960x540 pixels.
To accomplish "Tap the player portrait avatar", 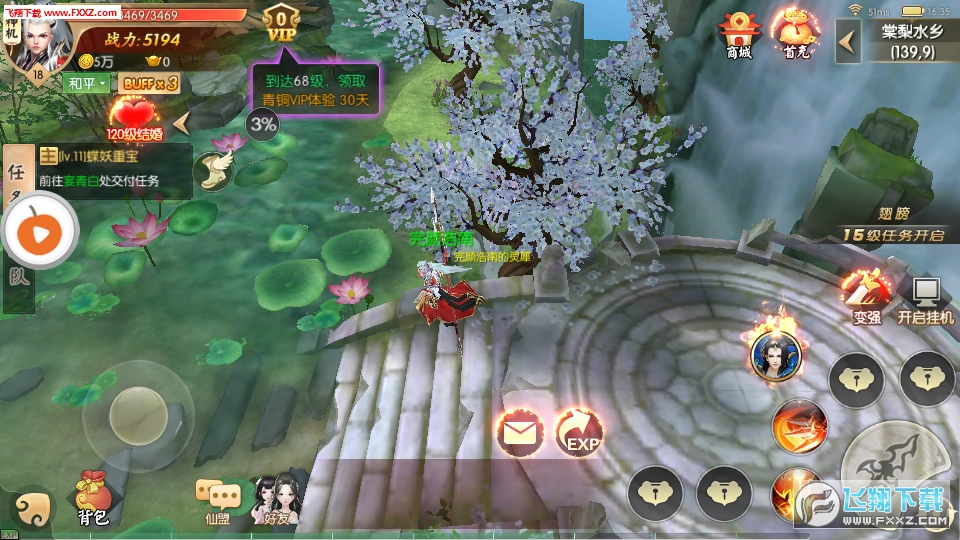I will (40, 42).
